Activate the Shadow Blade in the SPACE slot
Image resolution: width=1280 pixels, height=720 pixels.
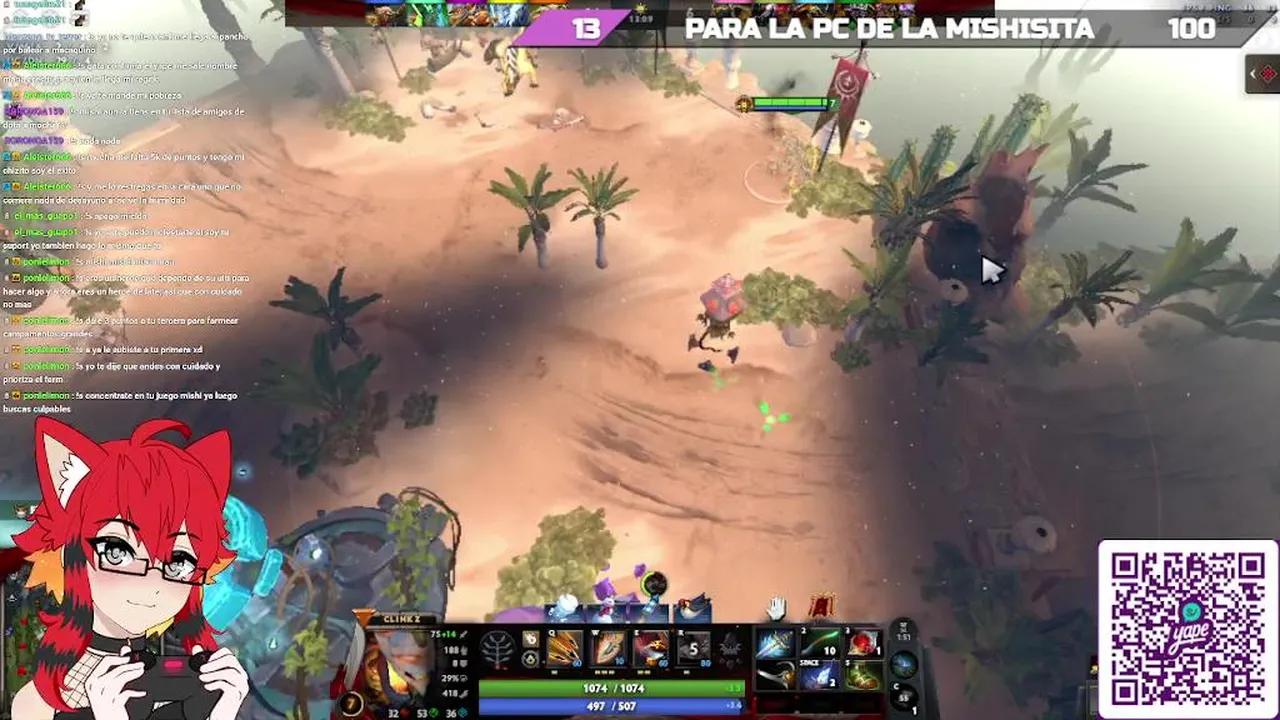[x=822, y=675]
